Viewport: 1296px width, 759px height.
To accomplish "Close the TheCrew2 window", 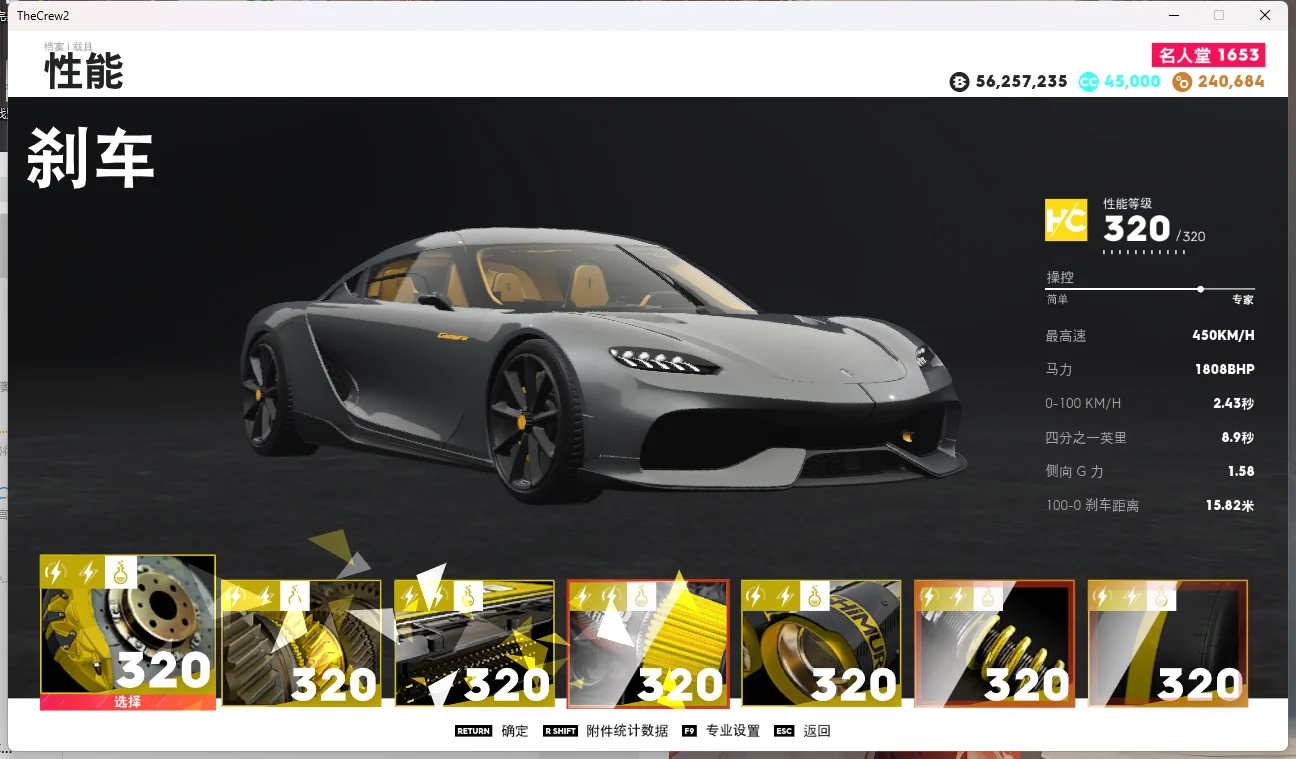I will click(1265, 16).
